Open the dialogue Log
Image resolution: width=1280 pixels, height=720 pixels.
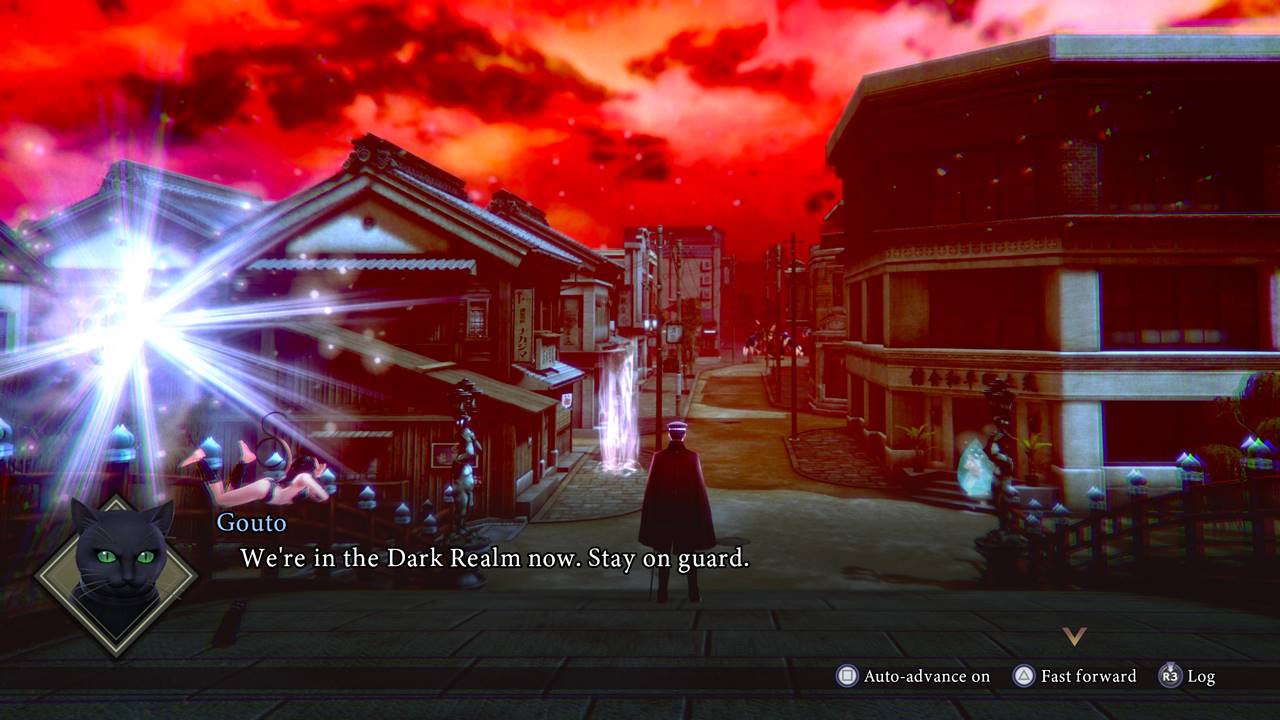(1187, 677)
